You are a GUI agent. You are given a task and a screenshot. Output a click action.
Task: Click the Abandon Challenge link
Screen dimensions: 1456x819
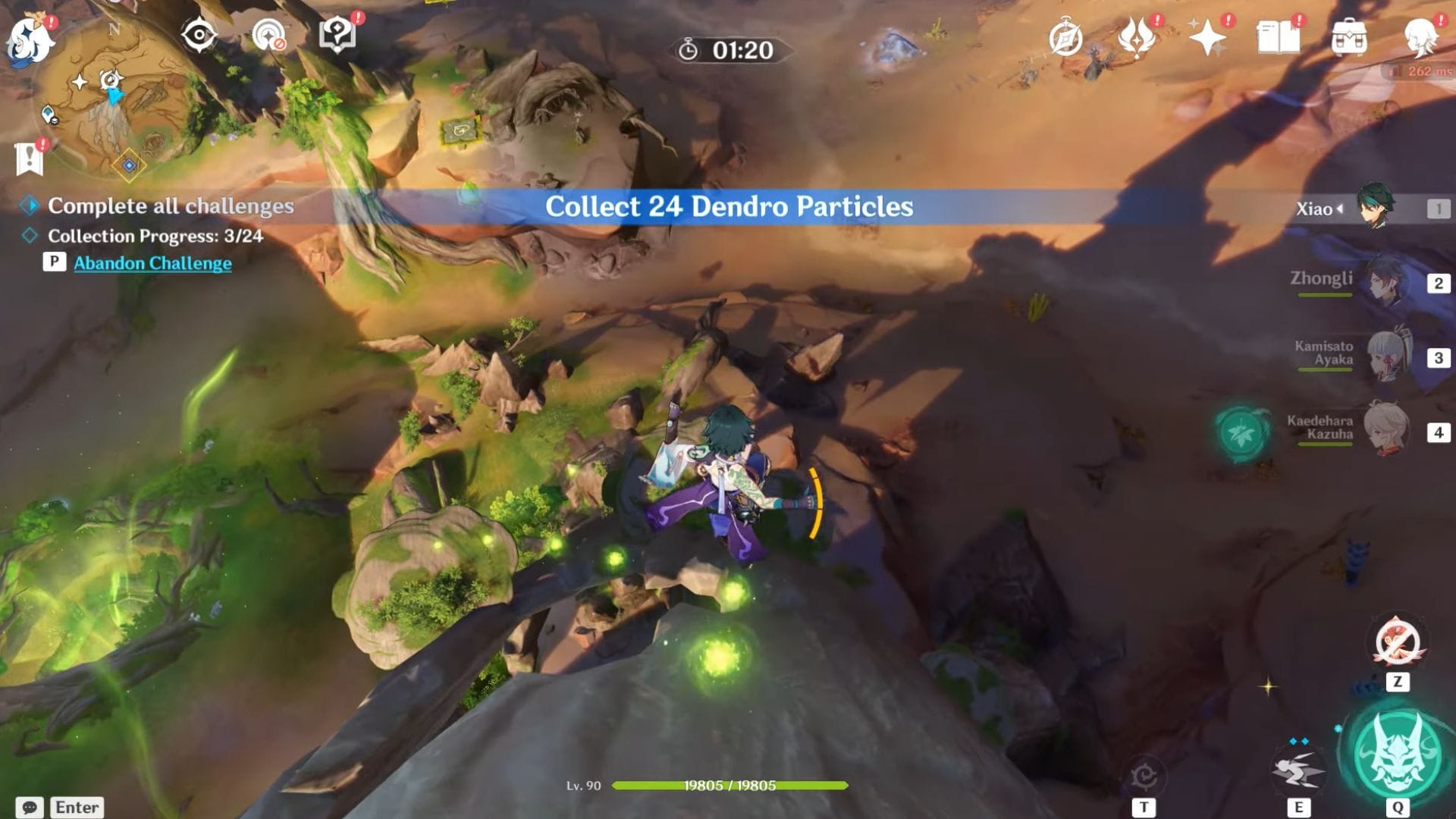point(152,263)
